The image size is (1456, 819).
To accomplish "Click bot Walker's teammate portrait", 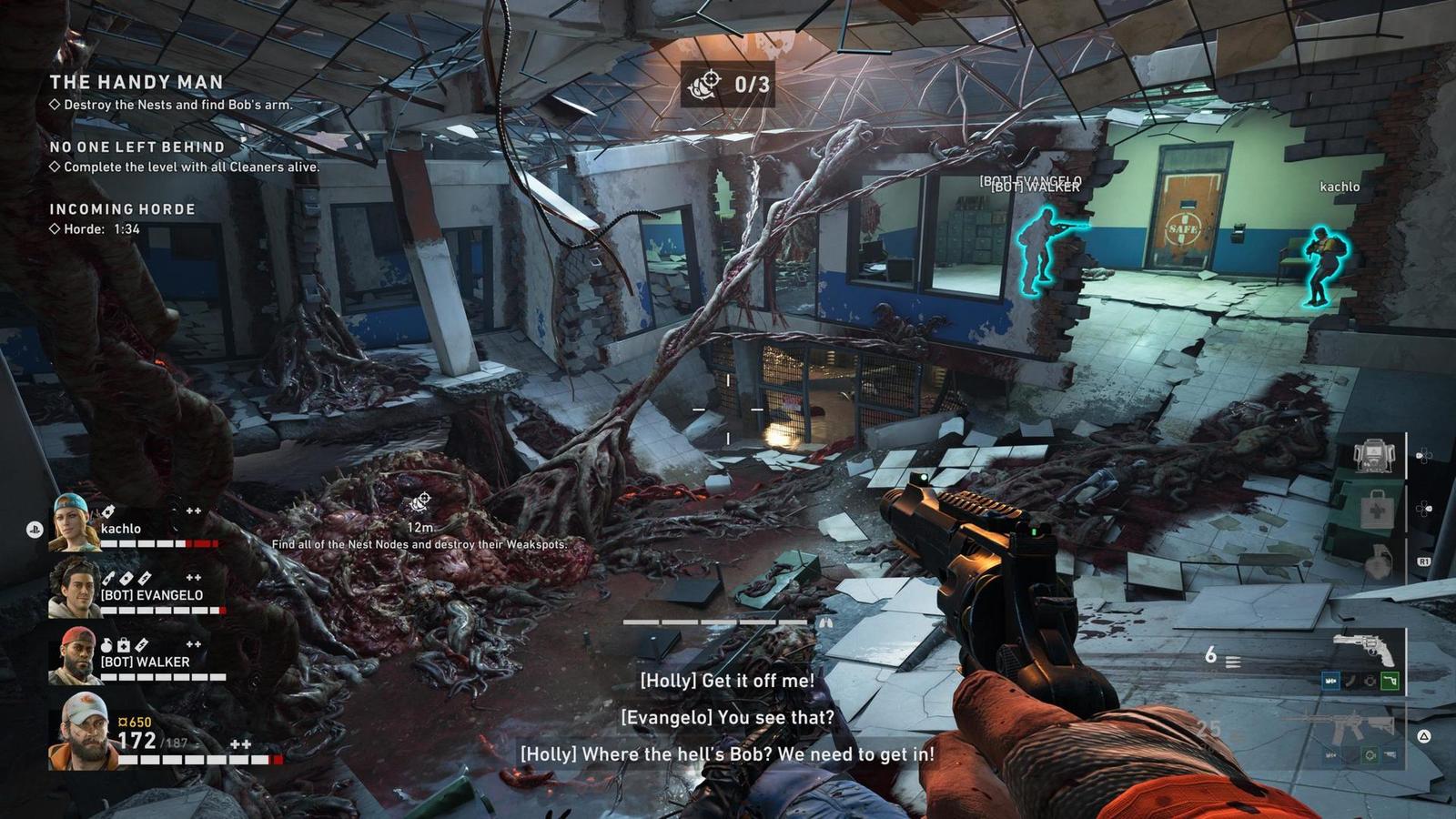I will point(74,656).
